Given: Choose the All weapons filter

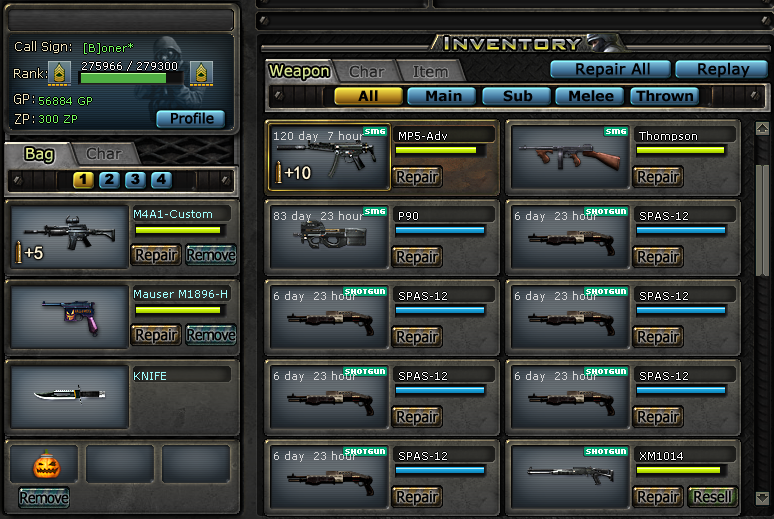Looking at the screenshot, I should click(x=368, y=96).
